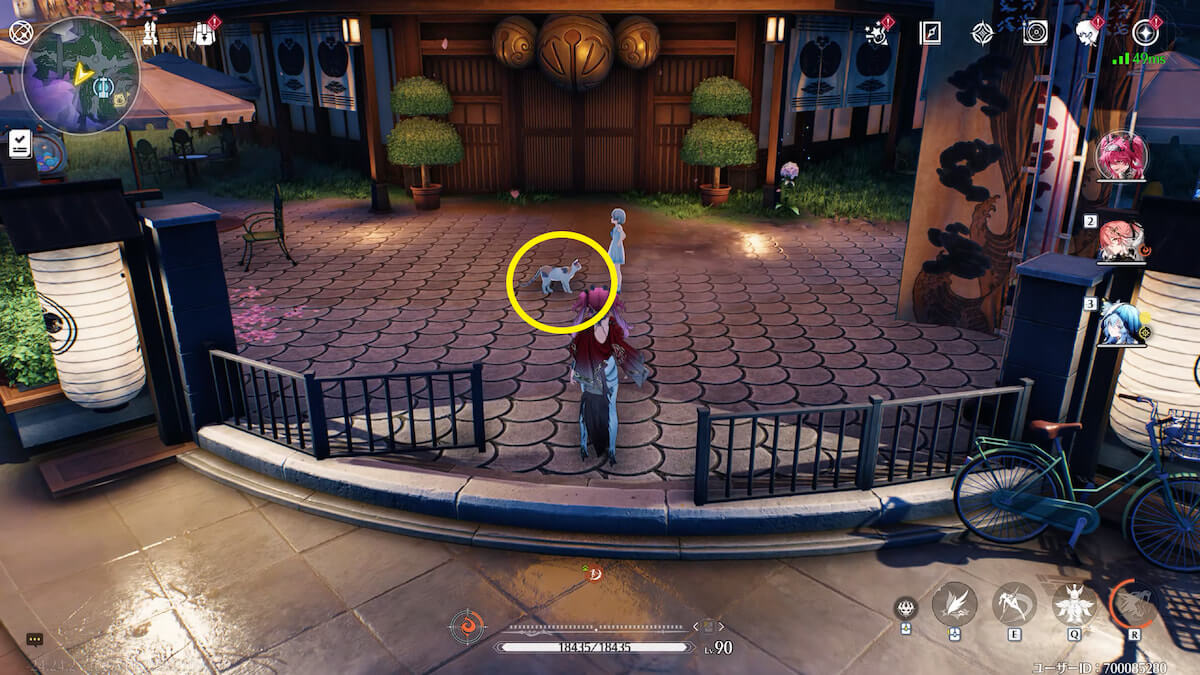Open the character head icon with alert
This screenshot has height=675, width=1200.
(1088, 33)
